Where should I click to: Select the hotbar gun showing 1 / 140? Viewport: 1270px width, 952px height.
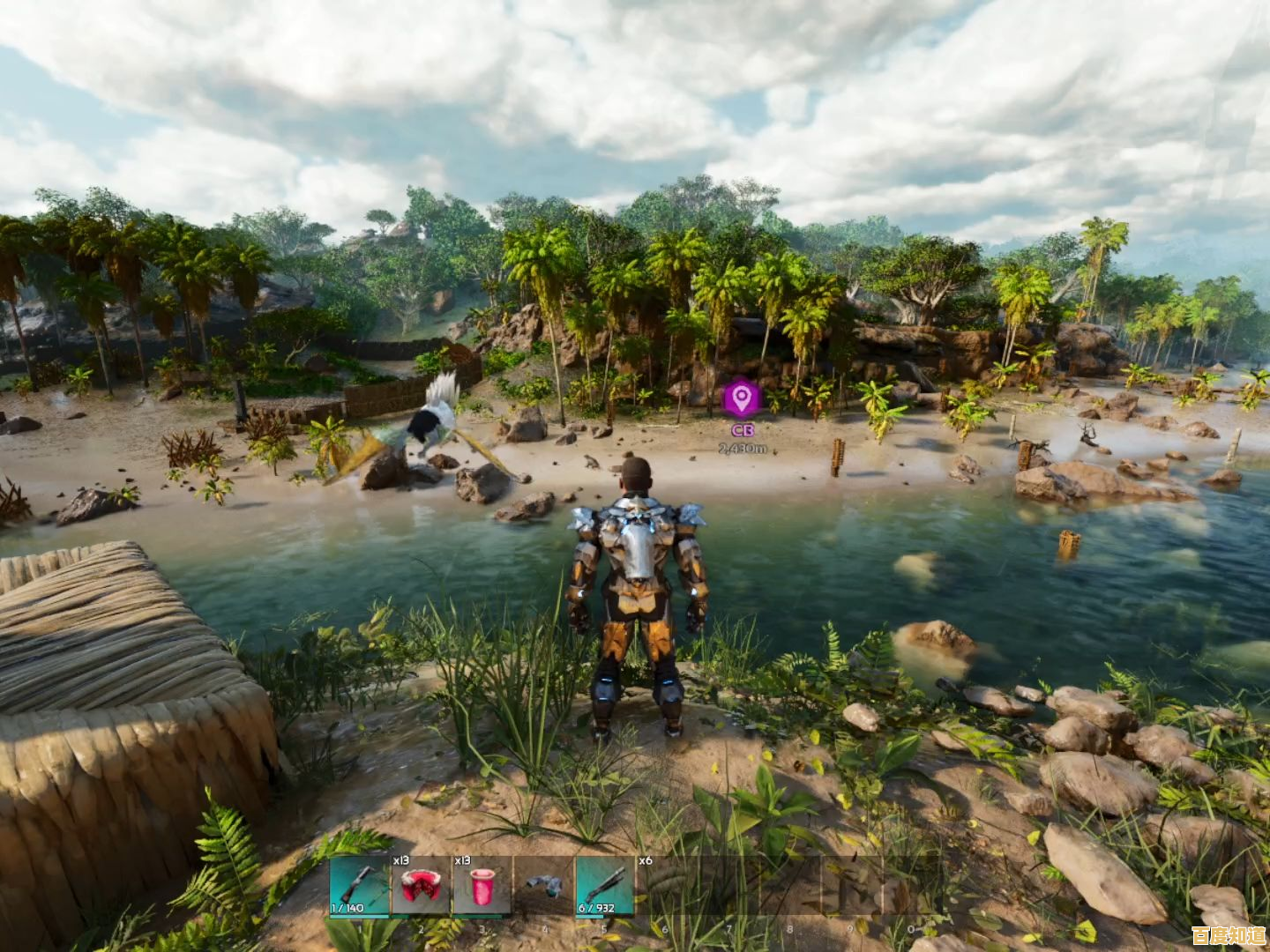pyautogui.click(x=358, y=887)
